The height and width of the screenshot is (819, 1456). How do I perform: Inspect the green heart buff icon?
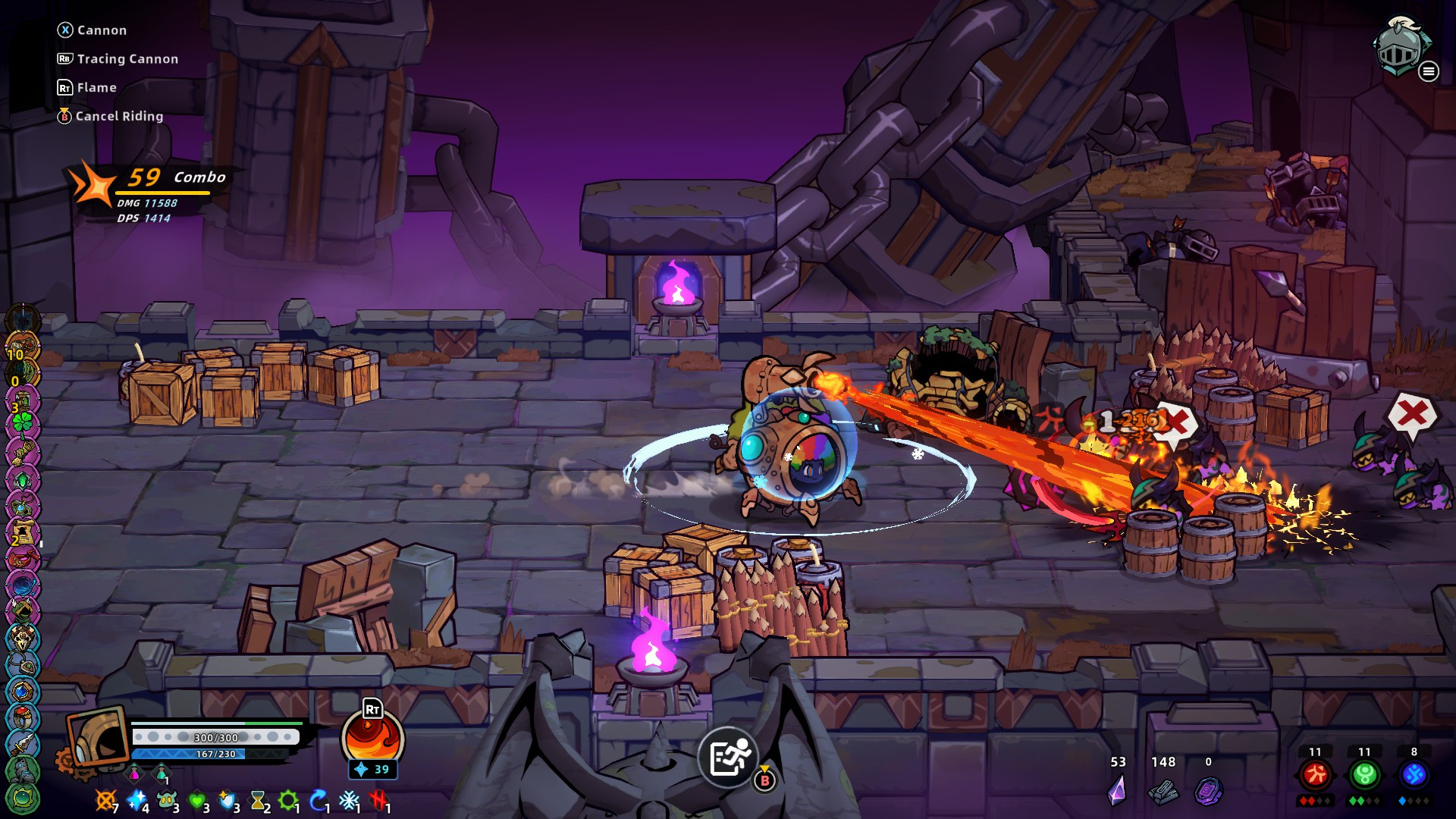197,799
